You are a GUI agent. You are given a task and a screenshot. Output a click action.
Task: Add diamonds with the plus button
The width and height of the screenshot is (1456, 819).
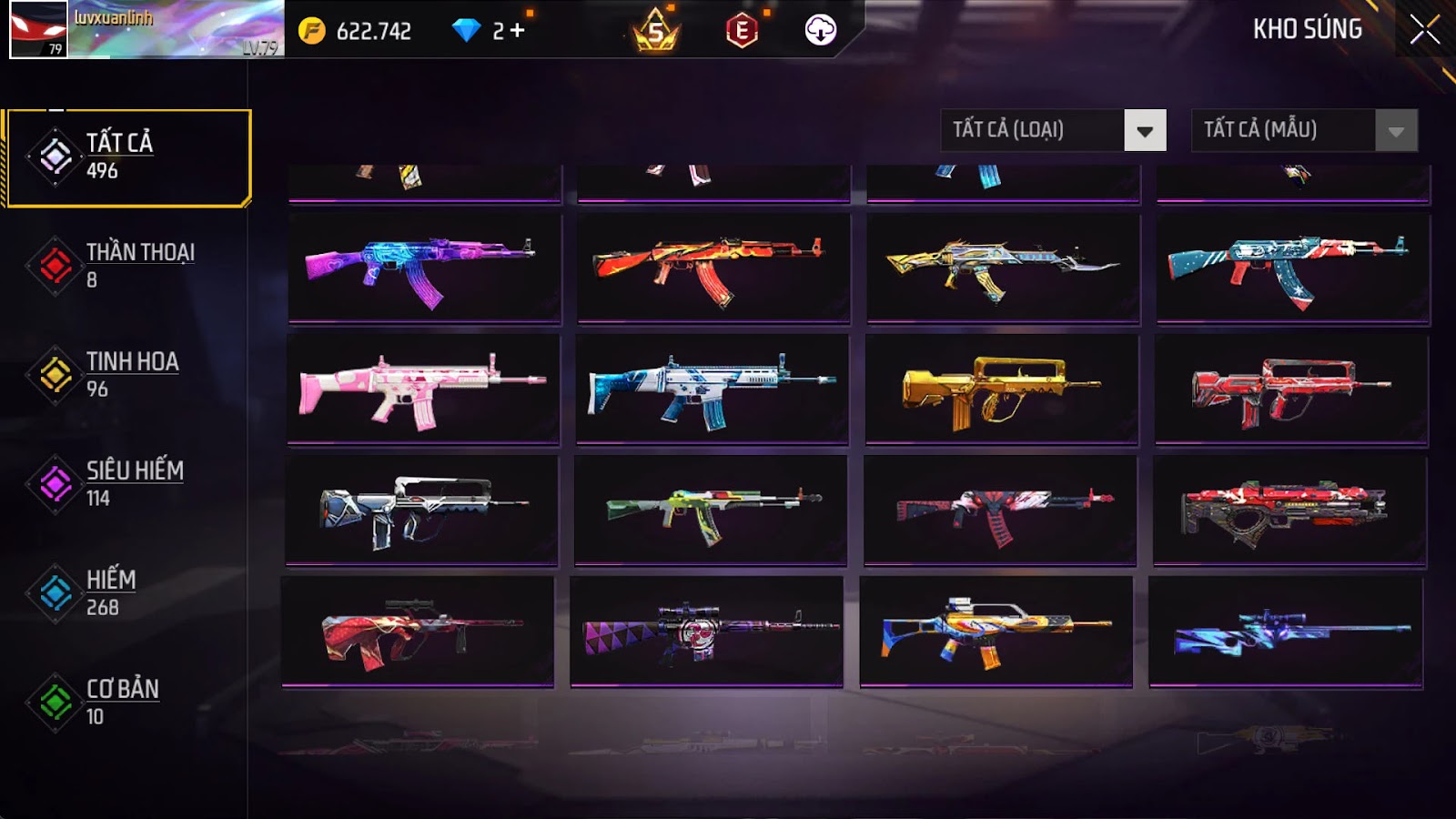tap(517, 31)
